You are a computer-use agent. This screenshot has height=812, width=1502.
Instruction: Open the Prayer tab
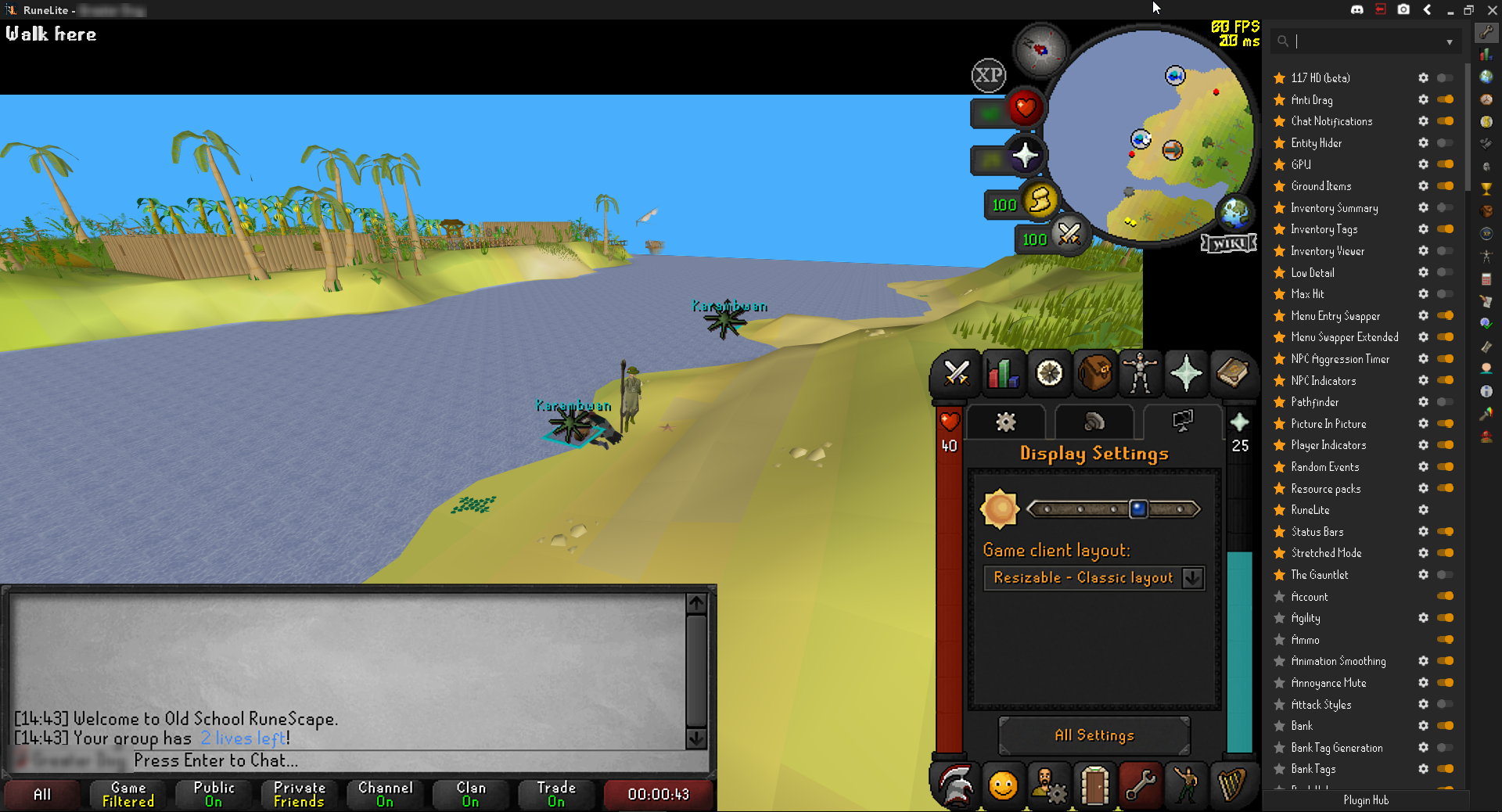pyautogui.click(x=1186, y=374)
